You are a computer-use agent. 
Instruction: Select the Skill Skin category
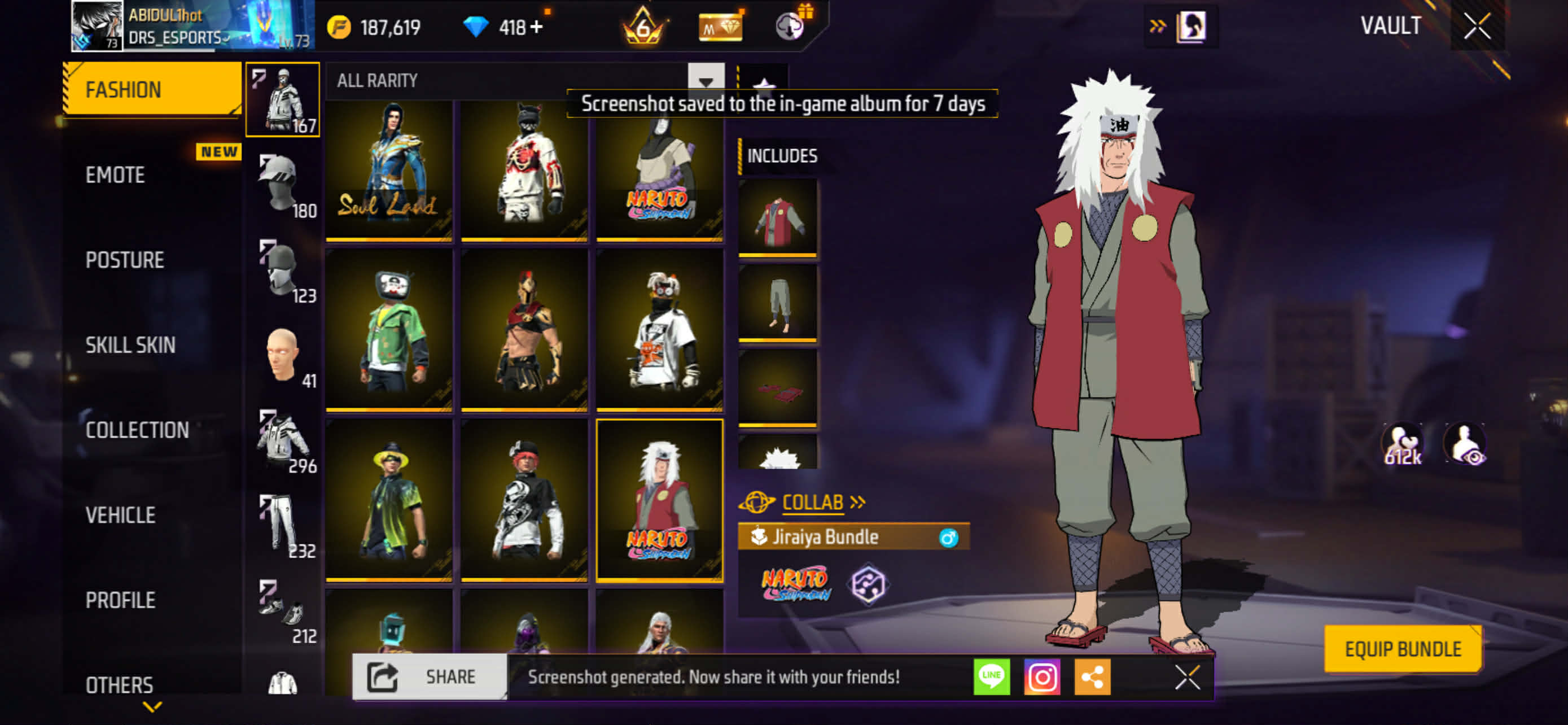click(x=130, y=345)
